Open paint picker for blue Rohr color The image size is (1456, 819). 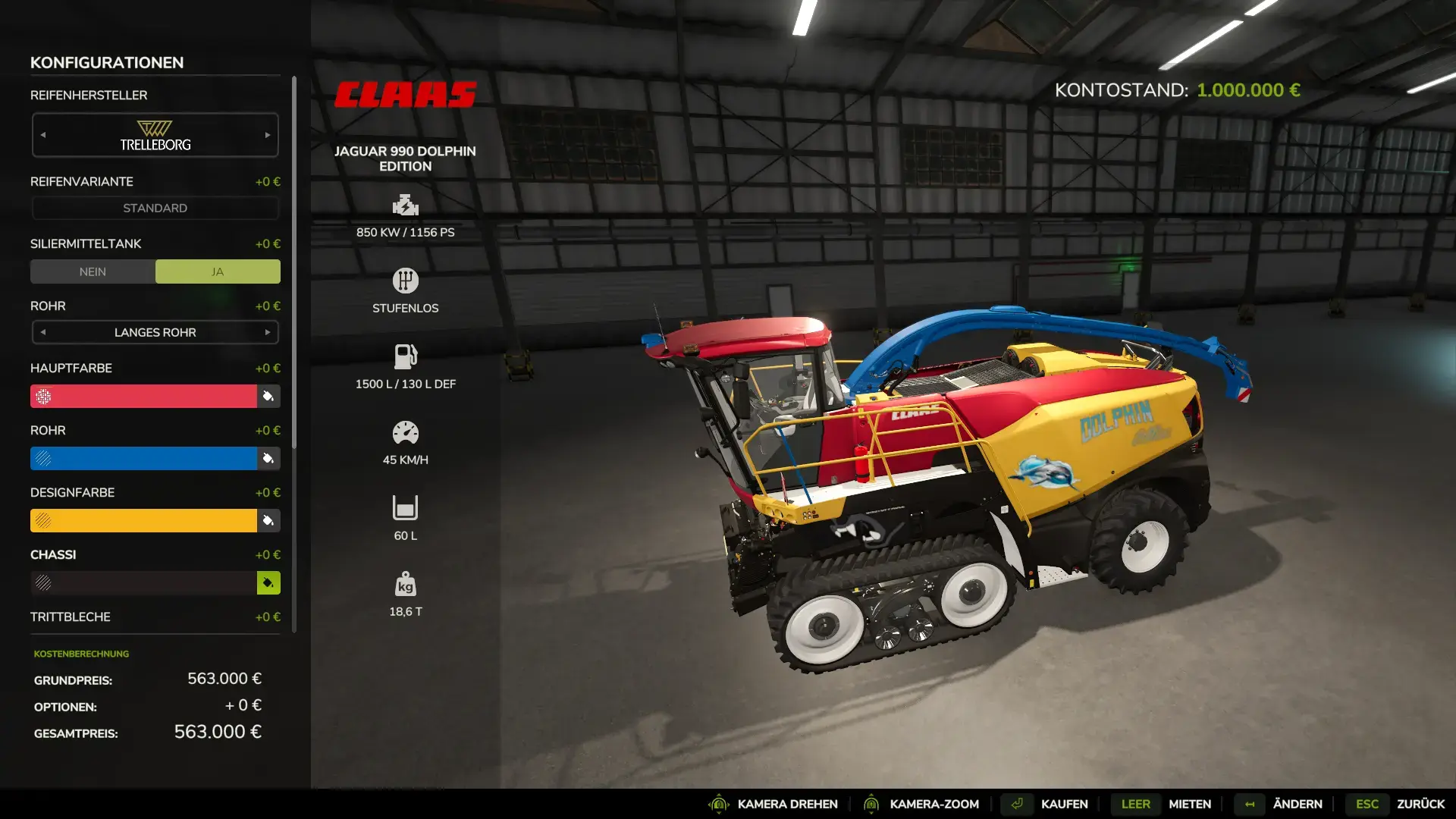click(x=268, y=458)
